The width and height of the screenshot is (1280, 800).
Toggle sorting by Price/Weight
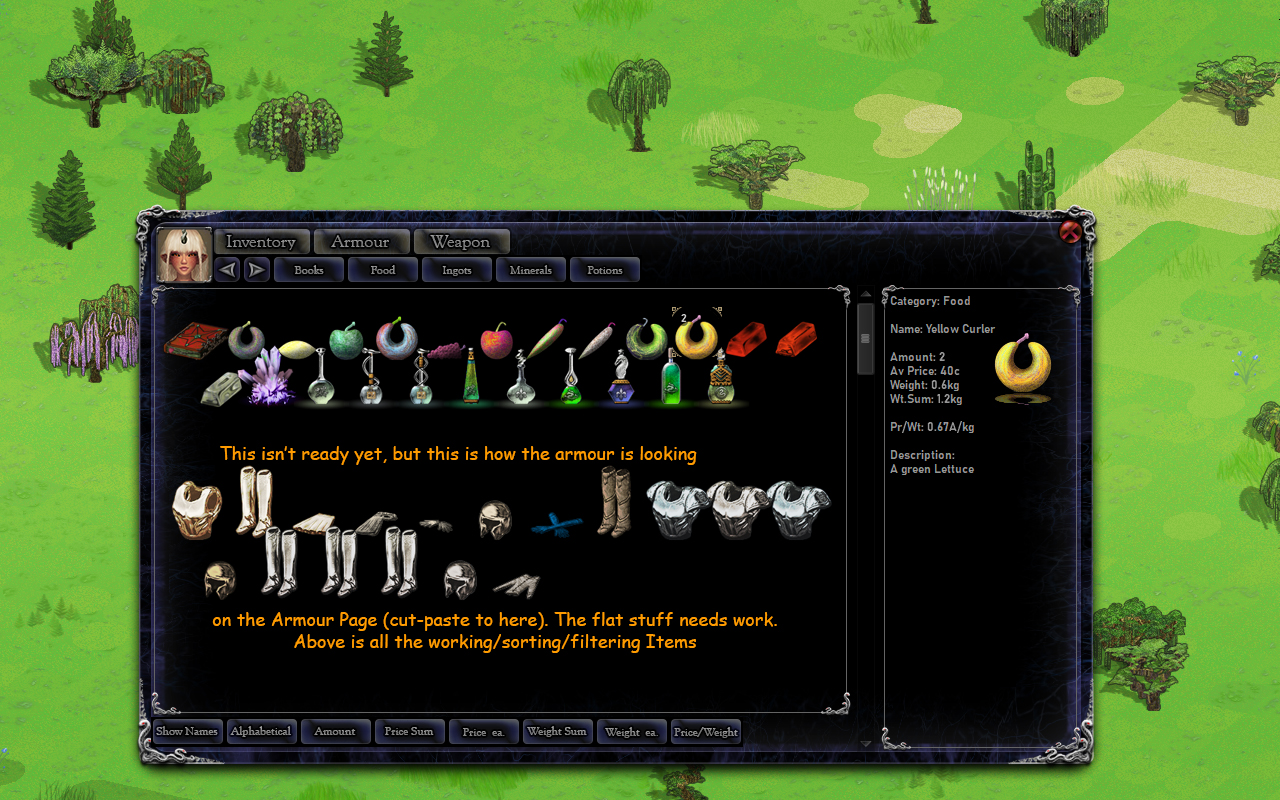point(705,731)
